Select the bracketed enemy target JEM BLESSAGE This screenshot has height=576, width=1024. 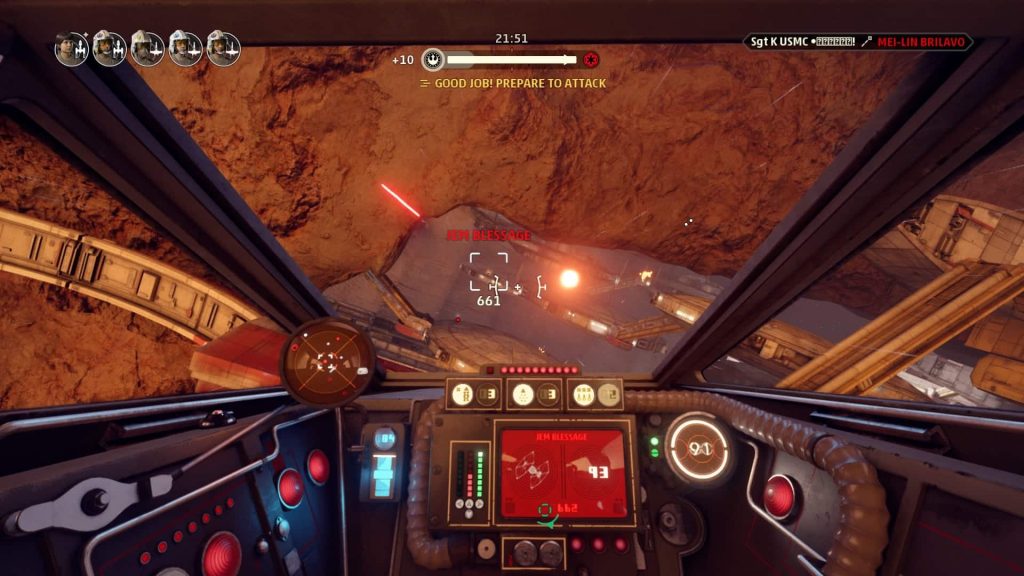pyautogui.click(x=488, y=271)
